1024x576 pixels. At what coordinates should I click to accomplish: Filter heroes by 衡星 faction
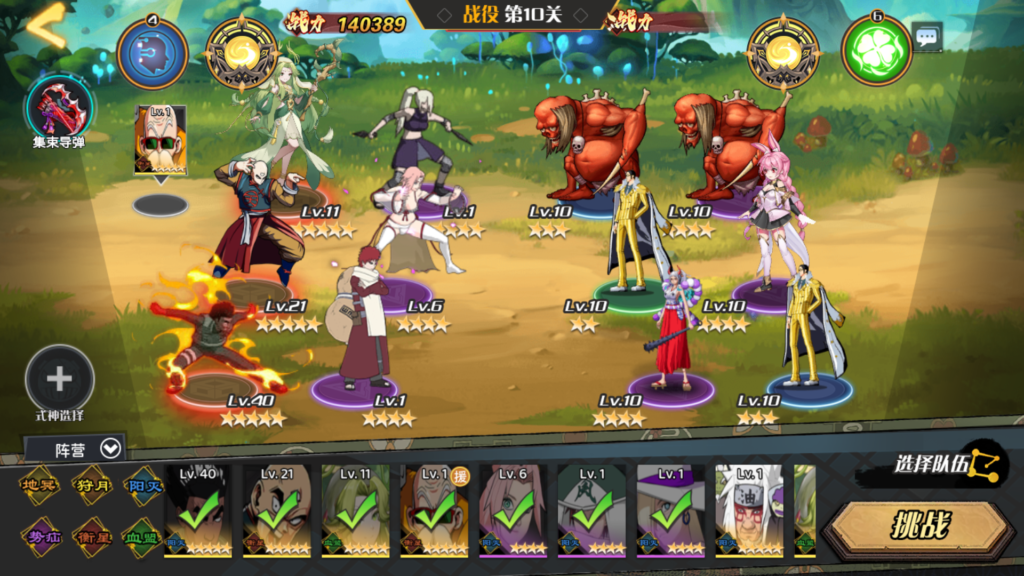92,537
